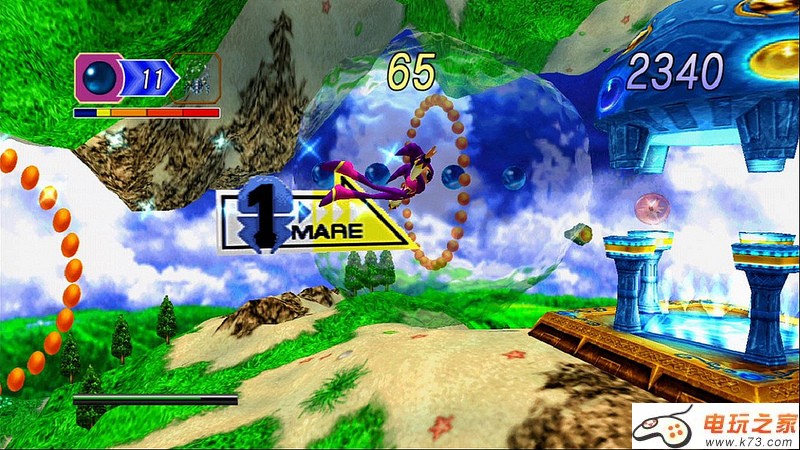Select the Ideya capture icon beside the chip count
This screenshot has width=800, height=450.
tap(196, 78)
